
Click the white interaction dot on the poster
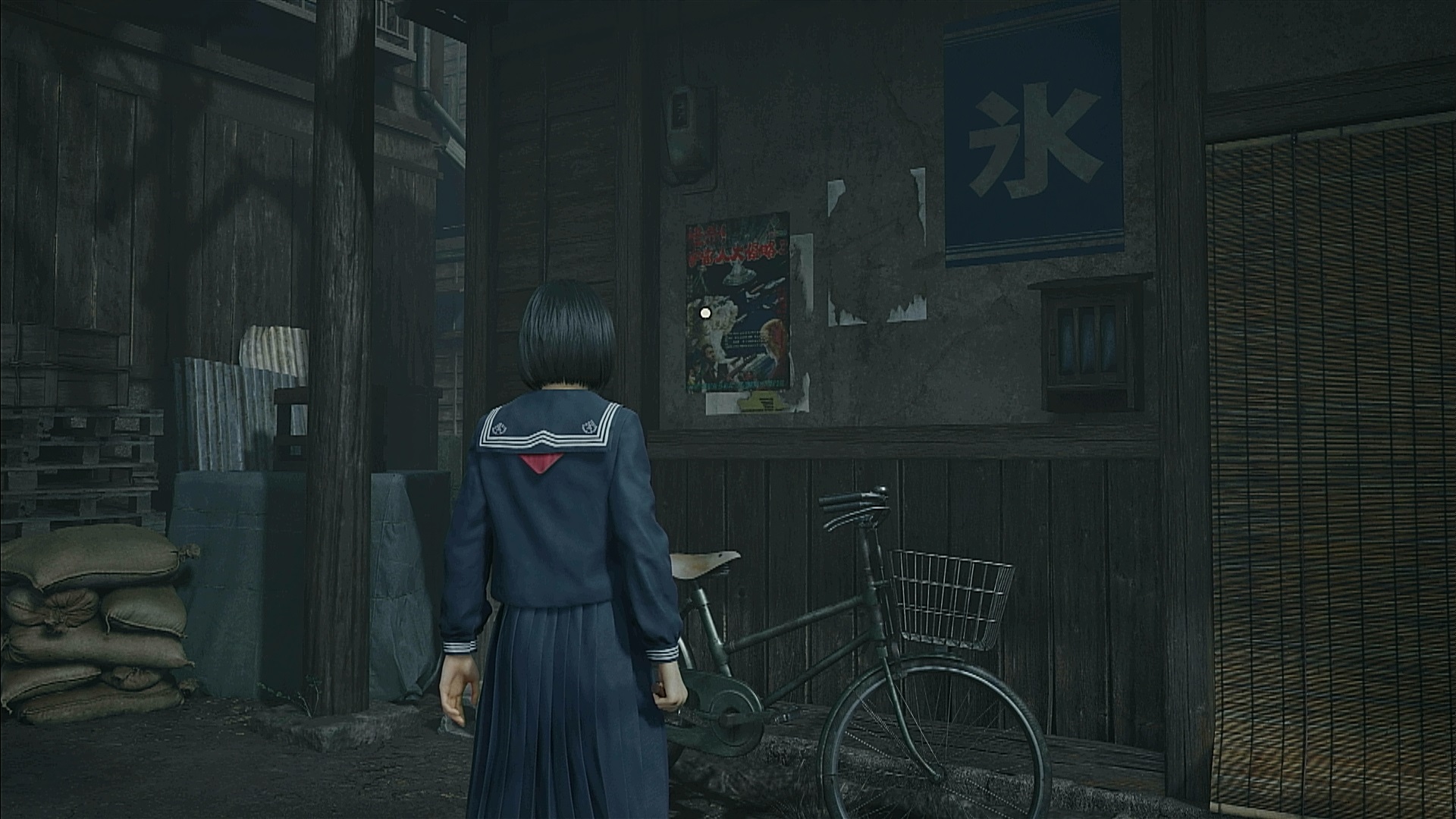[705, 312]
